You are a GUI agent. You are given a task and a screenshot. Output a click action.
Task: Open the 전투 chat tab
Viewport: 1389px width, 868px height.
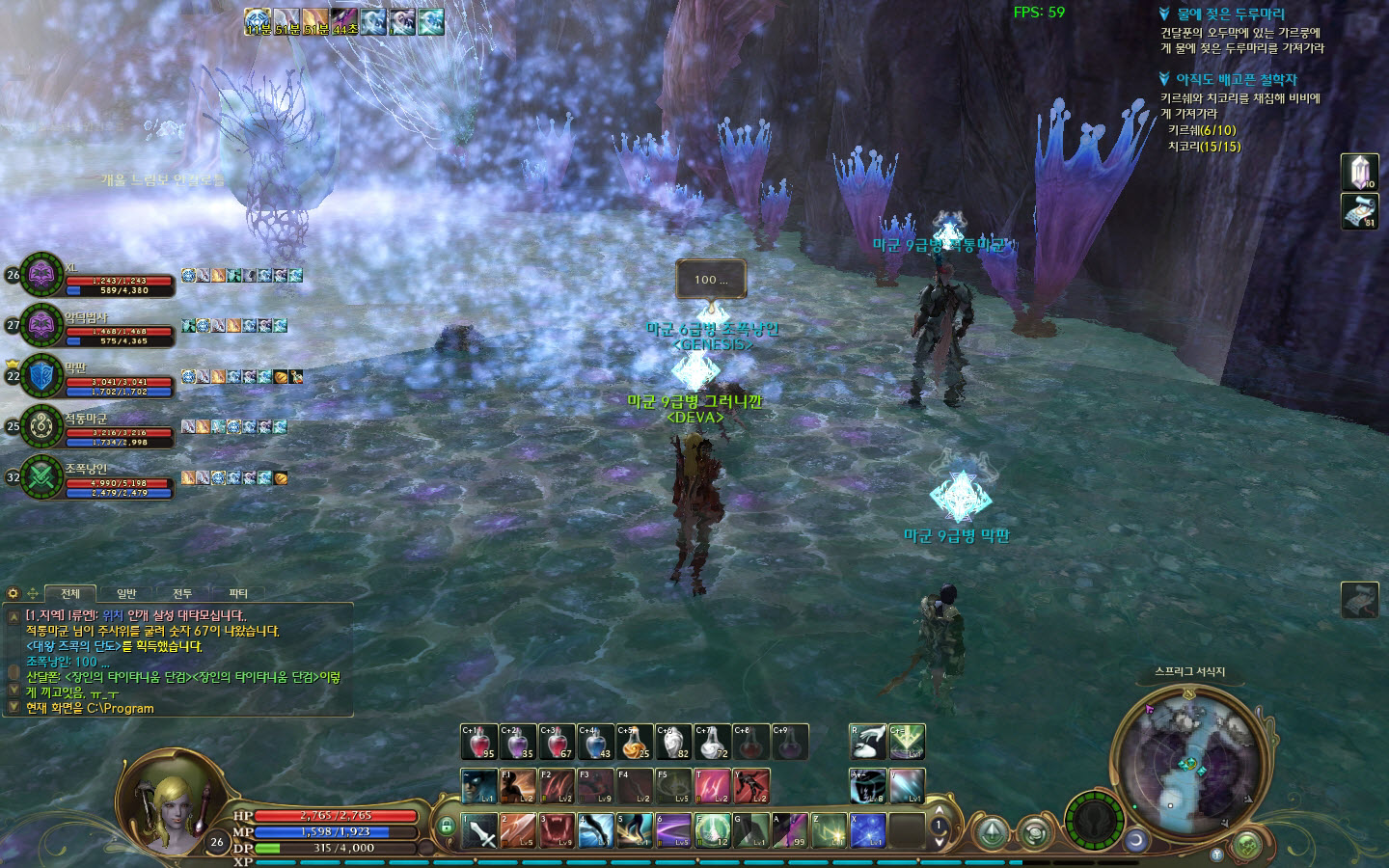[182, 593]
